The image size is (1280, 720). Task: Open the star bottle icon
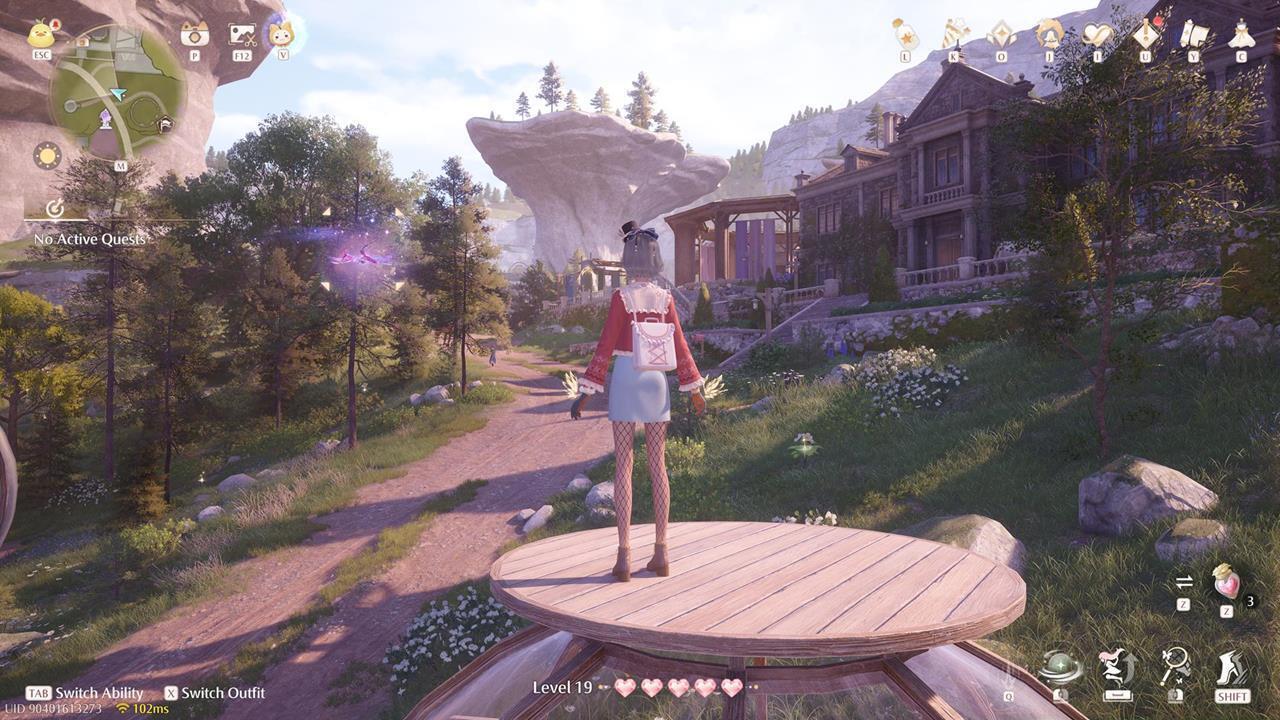pyautogui.click(x=905, y=34)
